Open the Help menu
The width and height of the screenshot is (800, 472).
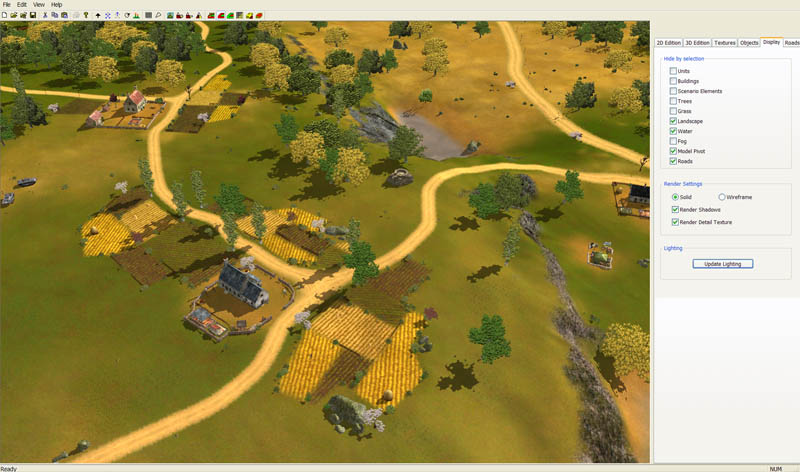[56, 5]
